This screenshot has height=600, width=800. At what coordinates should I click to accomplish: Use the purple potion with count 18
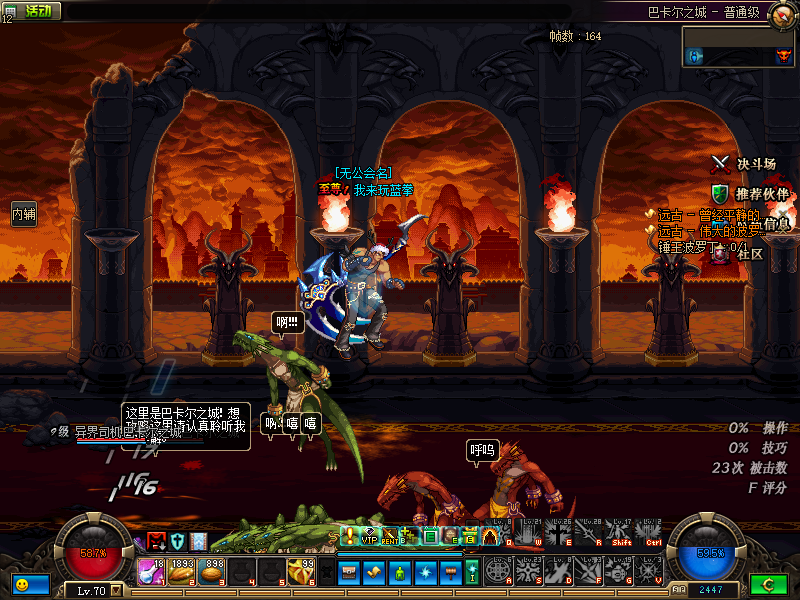pos(153,571)
